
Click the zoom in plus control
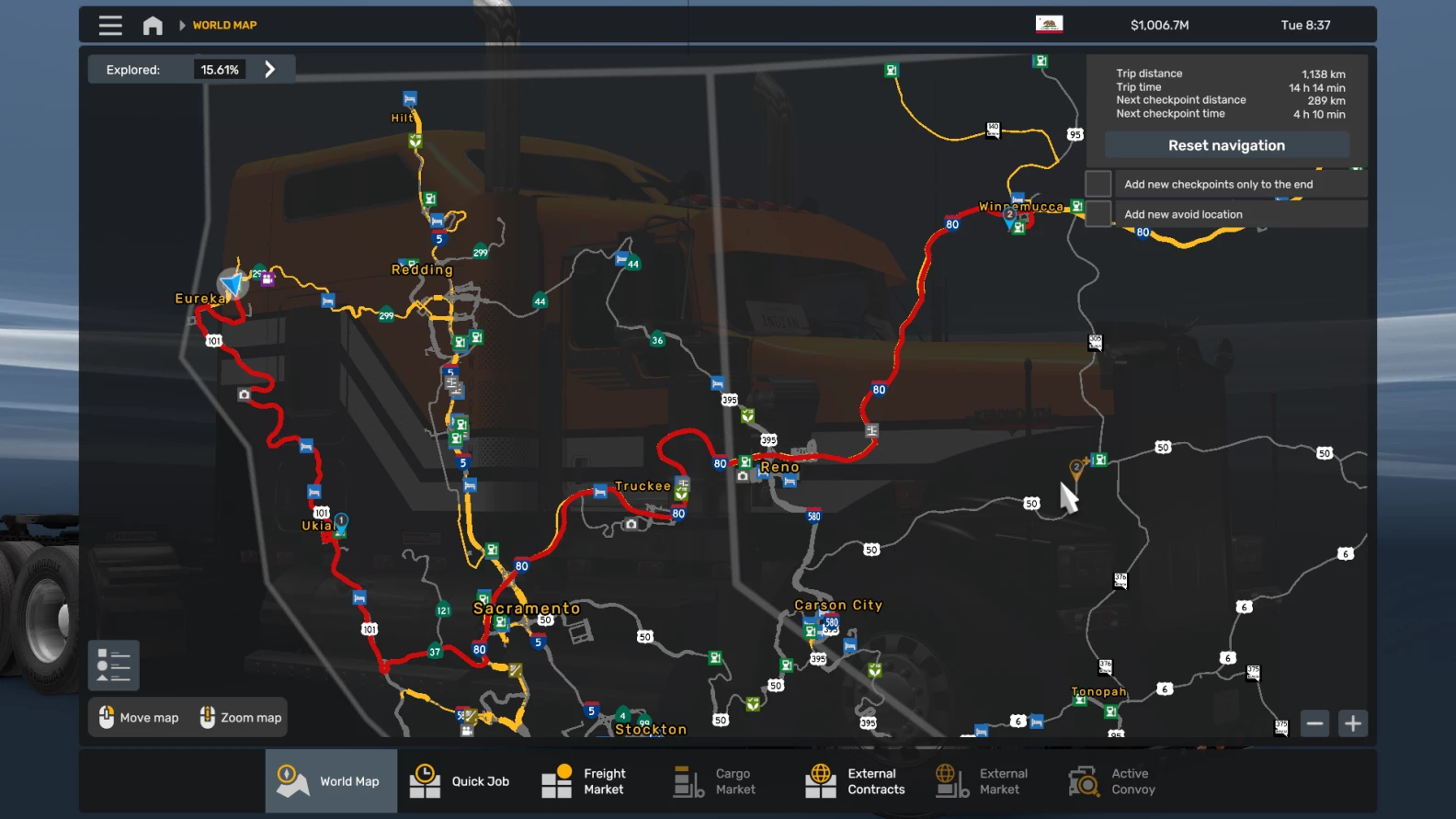point(1352,722)
